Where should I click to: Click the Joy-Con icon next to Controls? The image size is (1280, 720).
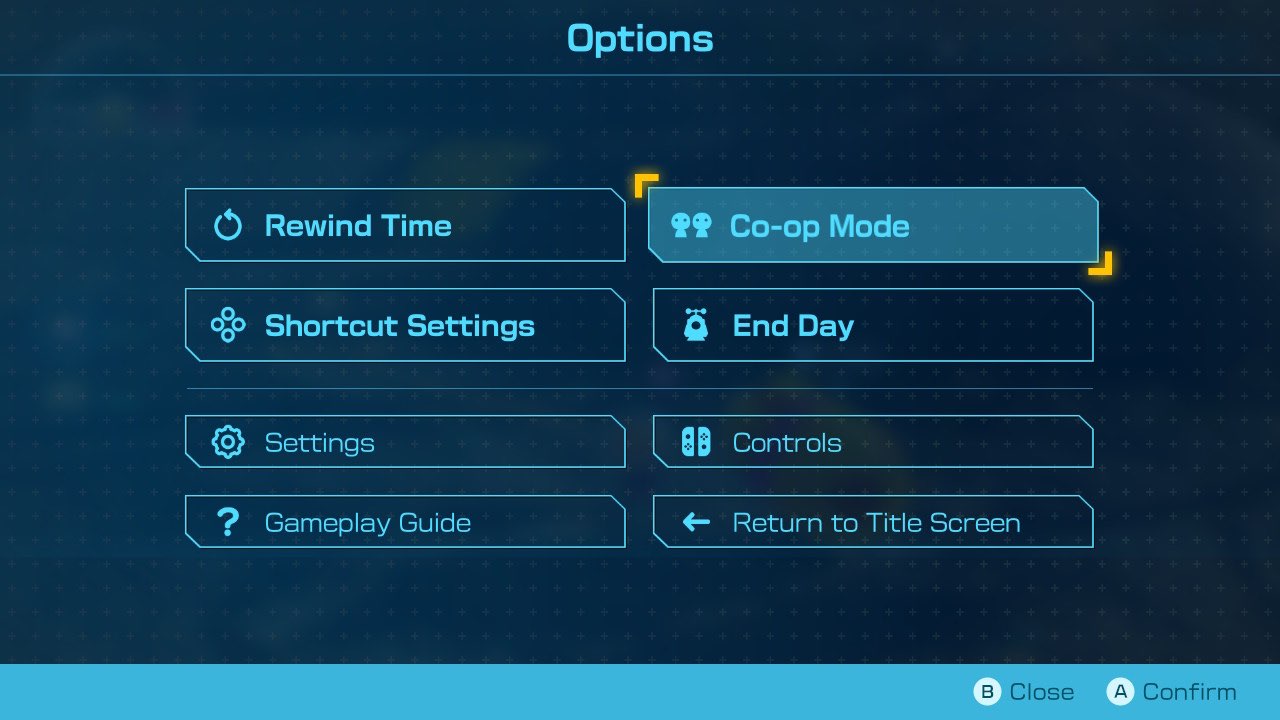[x=697, y=441]
